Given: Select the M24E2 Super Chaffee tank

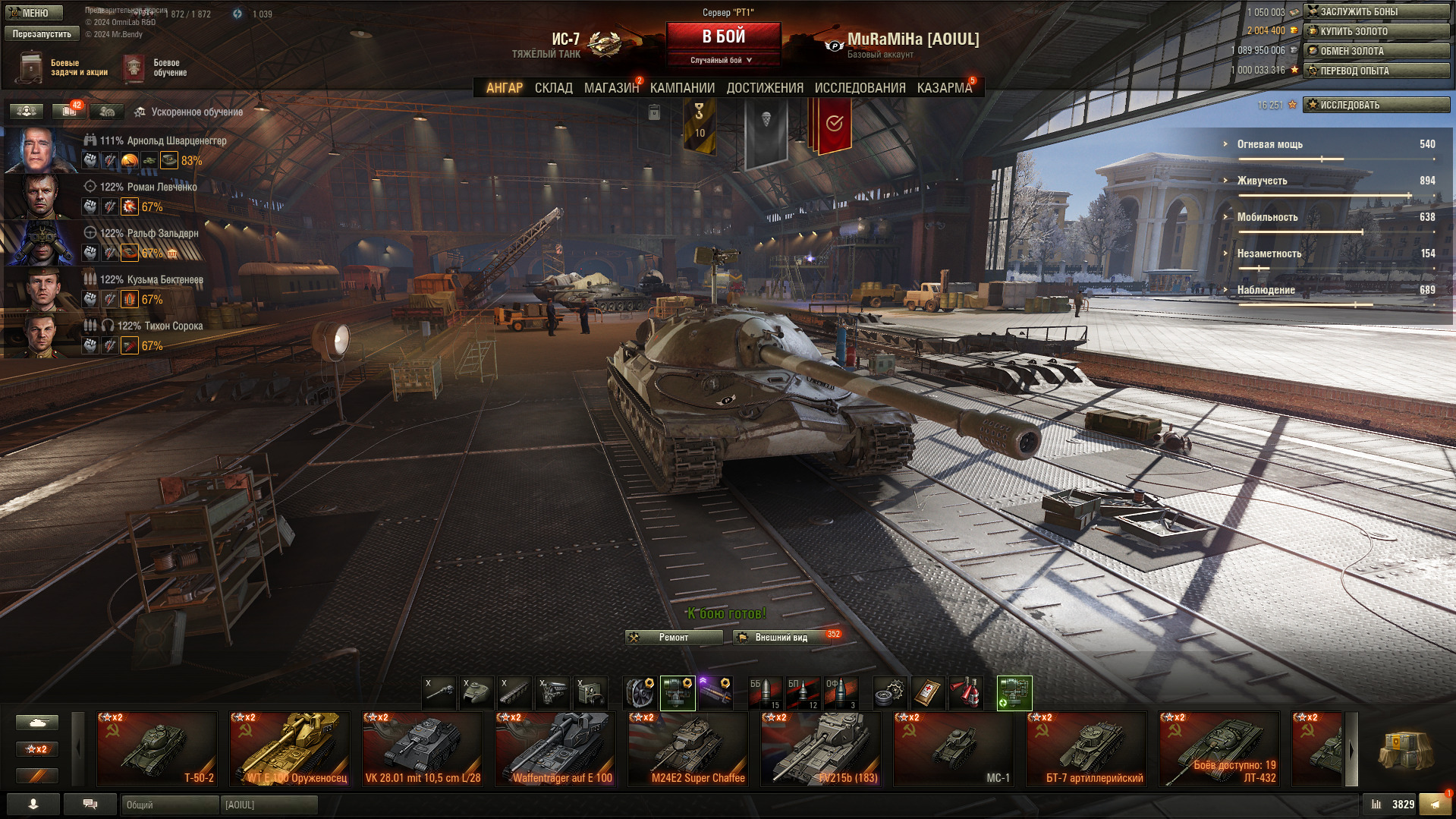Looking at the screenshot, I should [688, 748].
